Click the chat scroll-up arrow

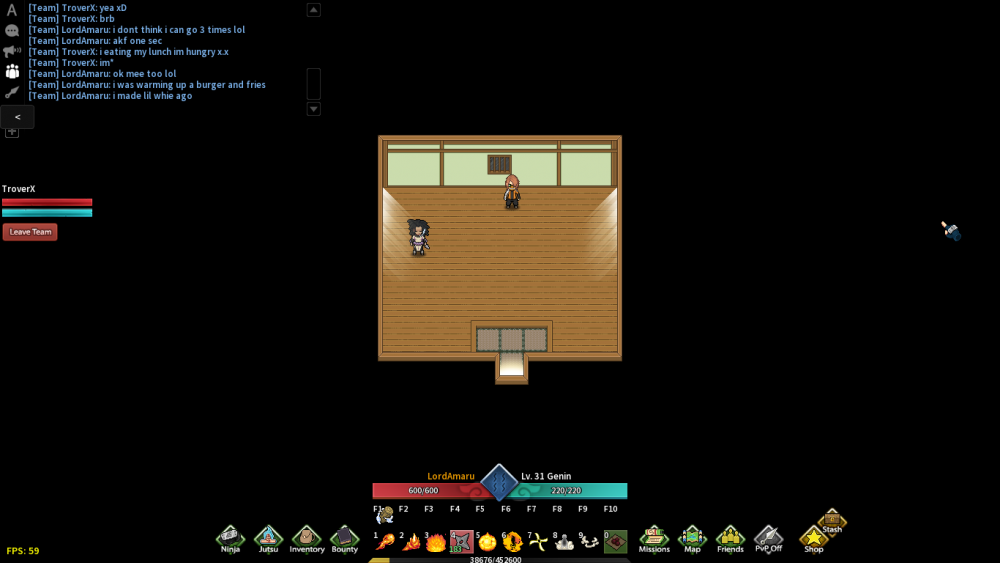pos(313,10)
